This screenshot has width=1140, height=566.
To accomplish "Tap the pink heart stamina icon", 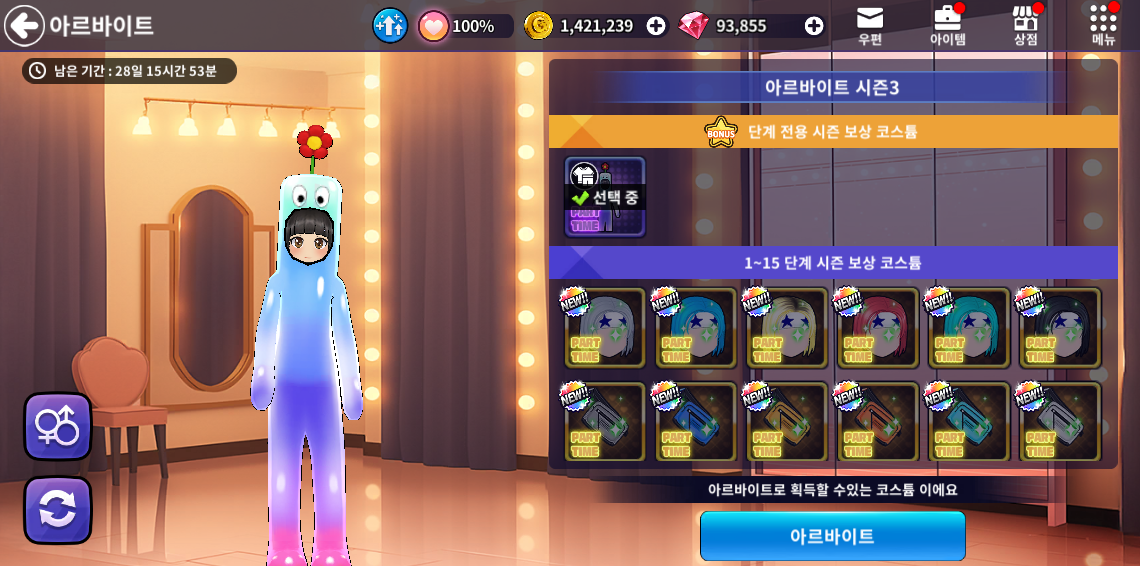I will coord(433,26).
